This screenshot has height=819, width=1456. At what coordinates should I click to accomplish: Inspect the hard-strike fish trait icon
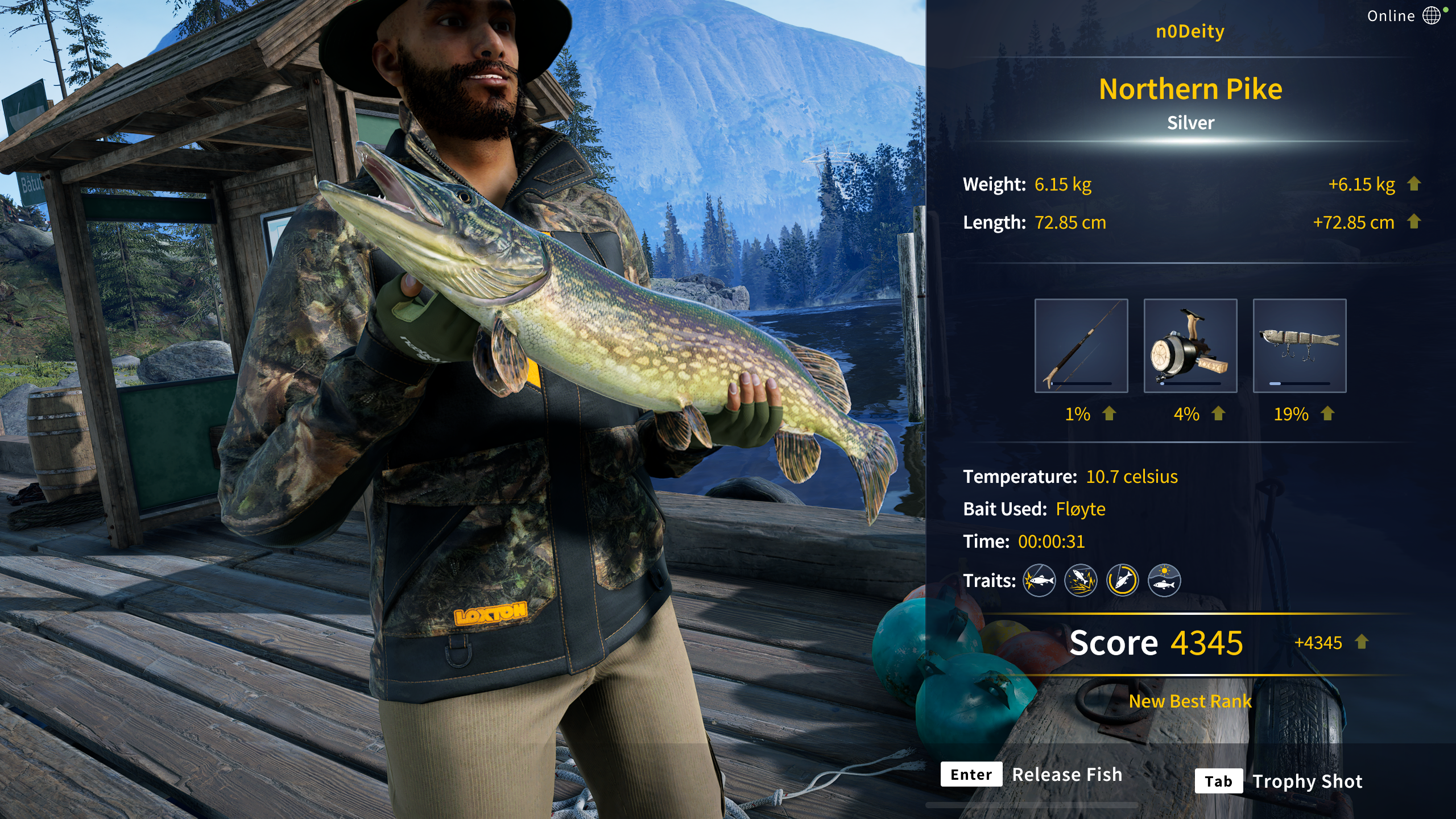click(x=1039, y=581)
